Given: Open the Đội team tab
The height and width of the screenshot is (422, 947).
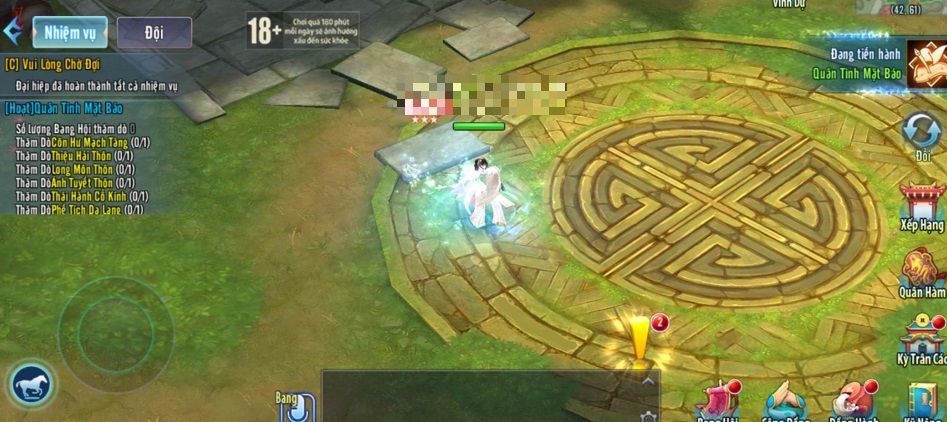Looking at the screenshot, I should tap(153, 32).
